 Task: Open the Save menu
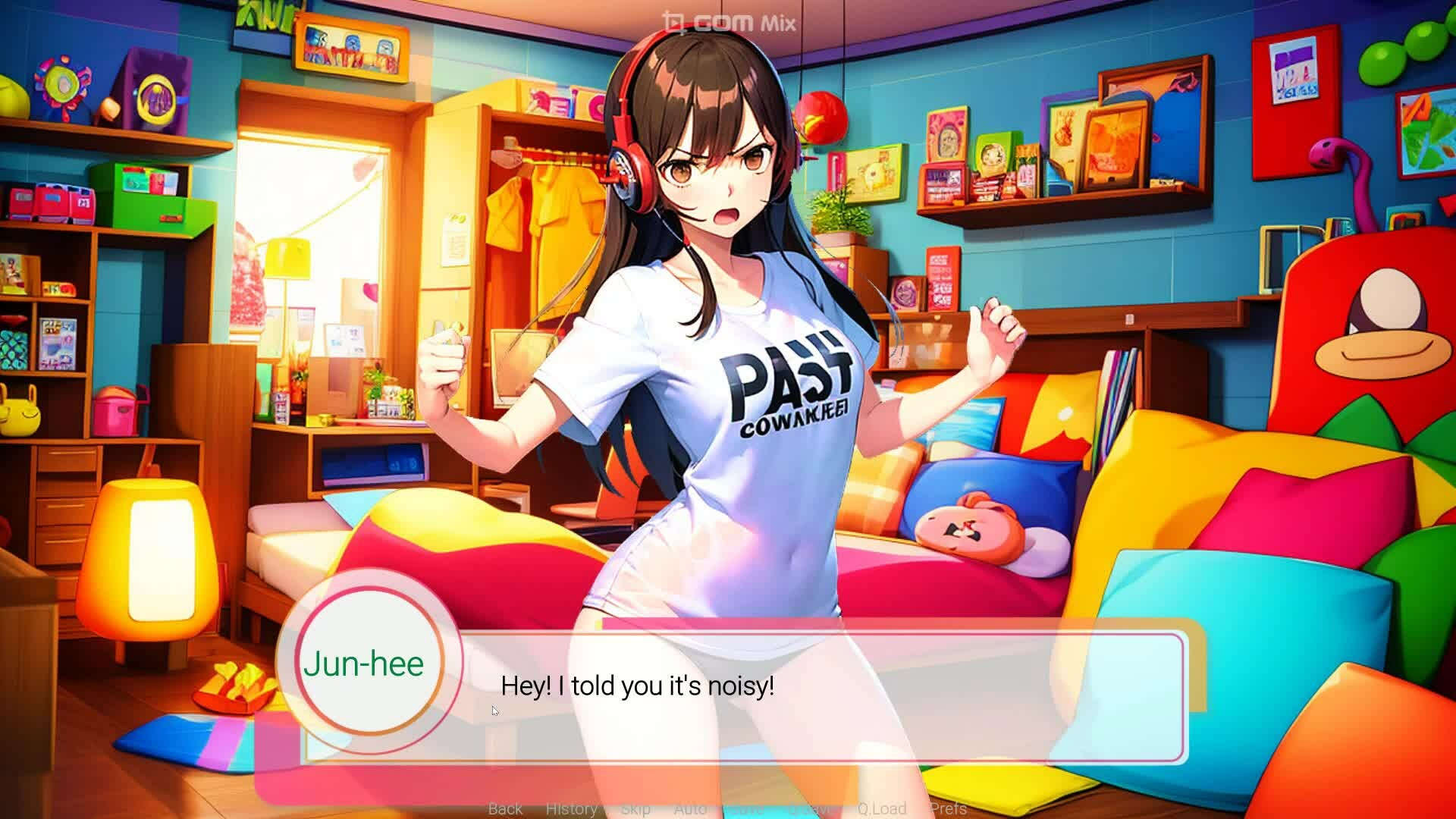pos(746,808)
